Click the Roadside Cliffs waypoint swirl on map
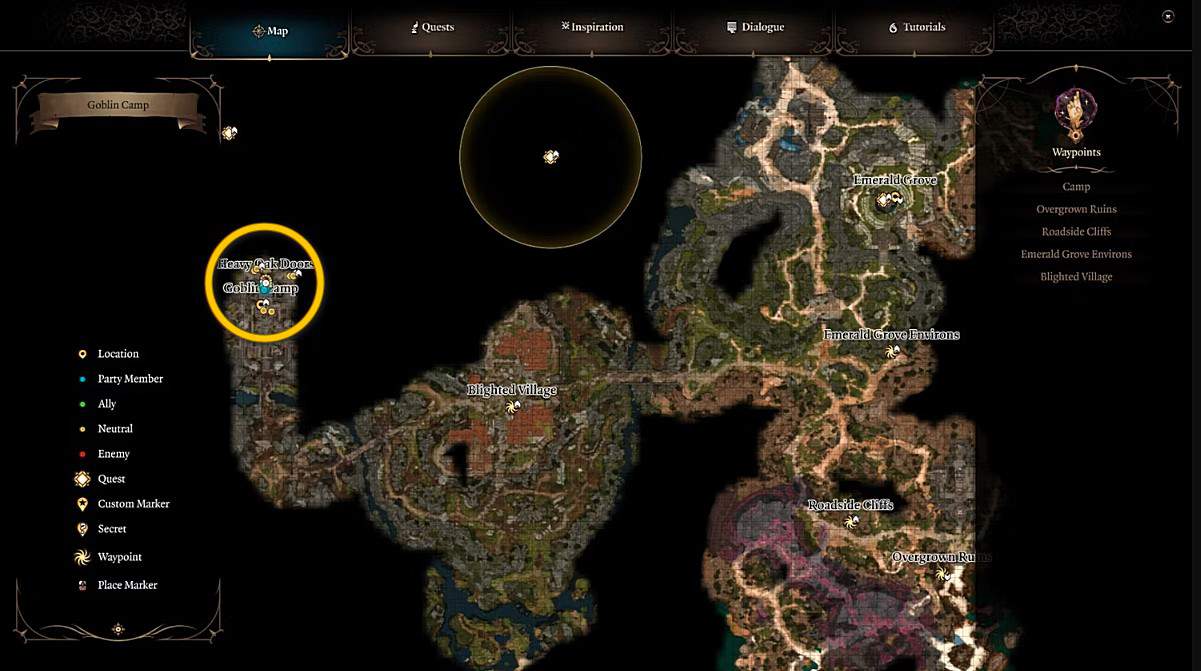The width and height of the screenshot is (1201, 671). (x=851, y=522)
